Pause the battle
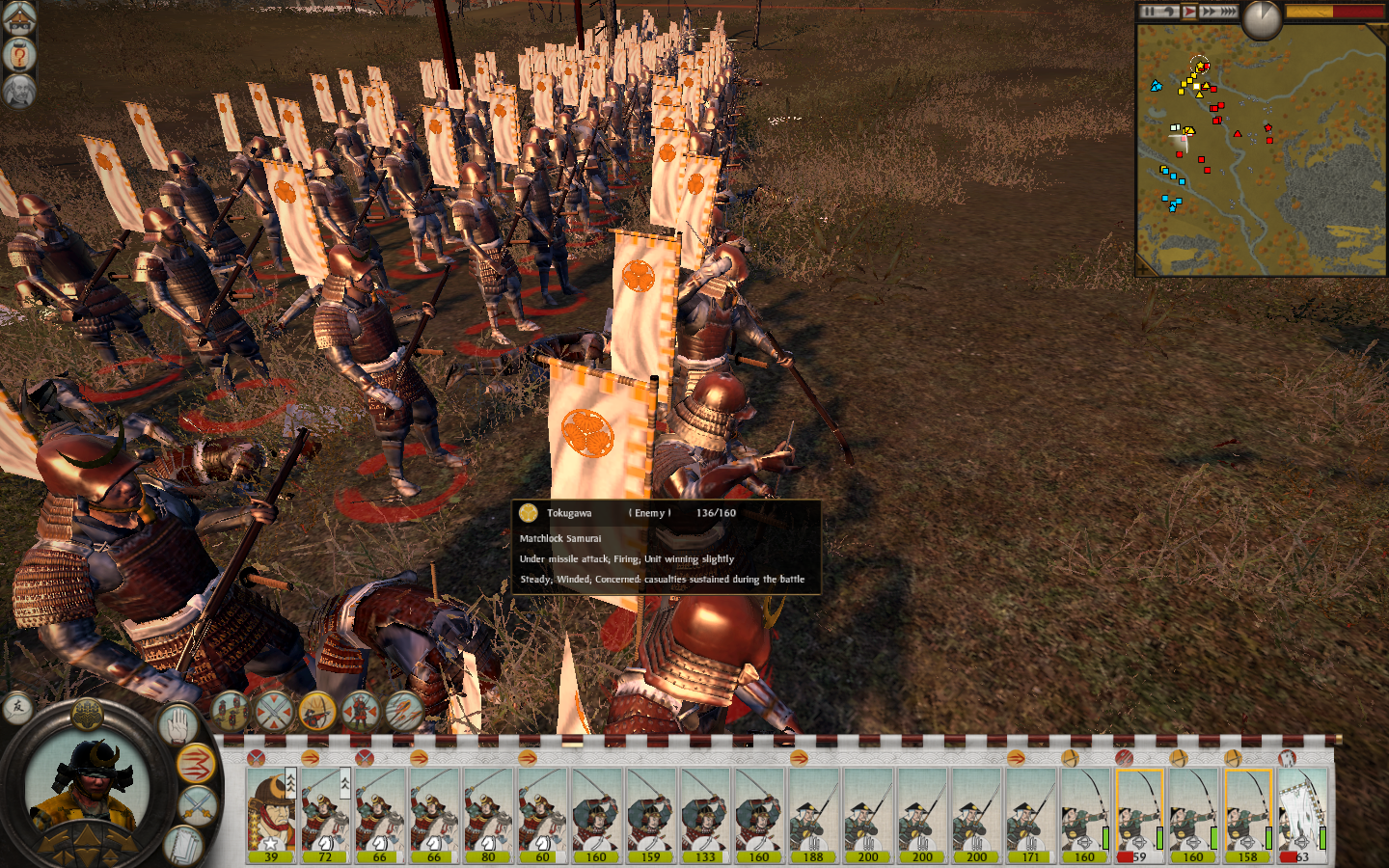Screen dimensions: 1389x868 coord(1149,12)
